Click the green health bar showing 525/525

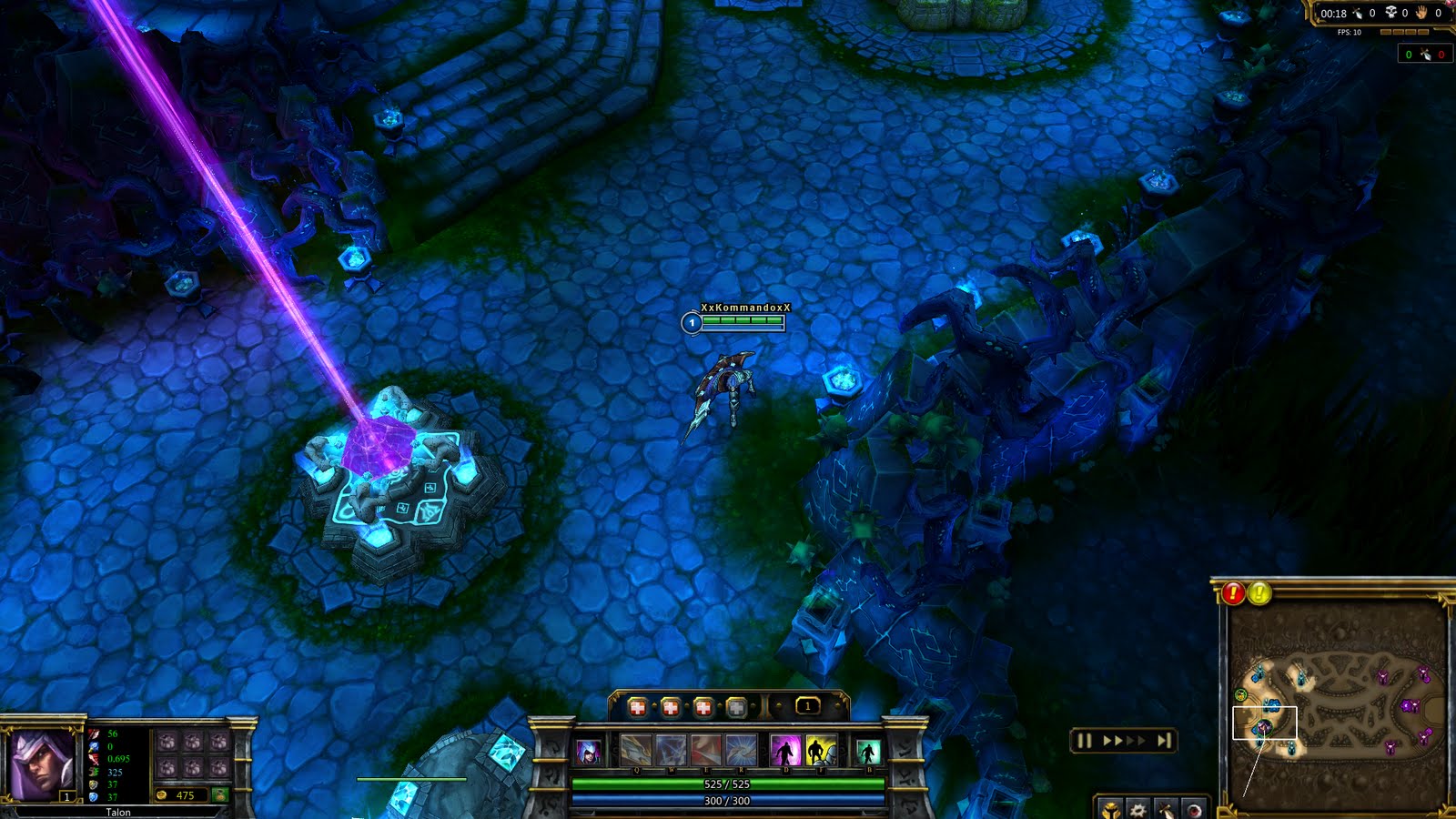[728, 784]
